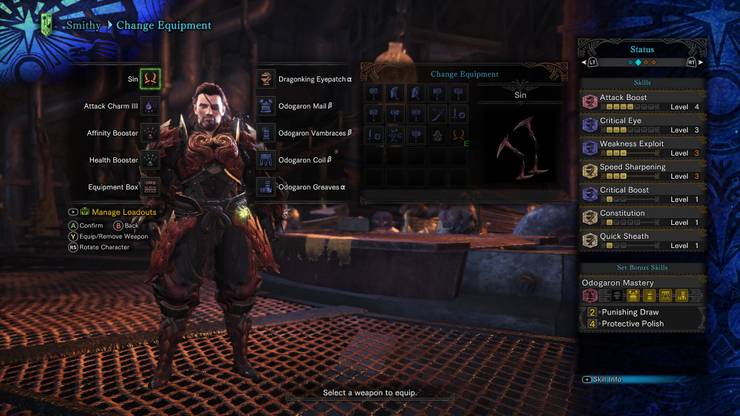This screenshot has width=740, height=416.
Task: Select the Affinity Booster slot
Action: coord(150,132)
